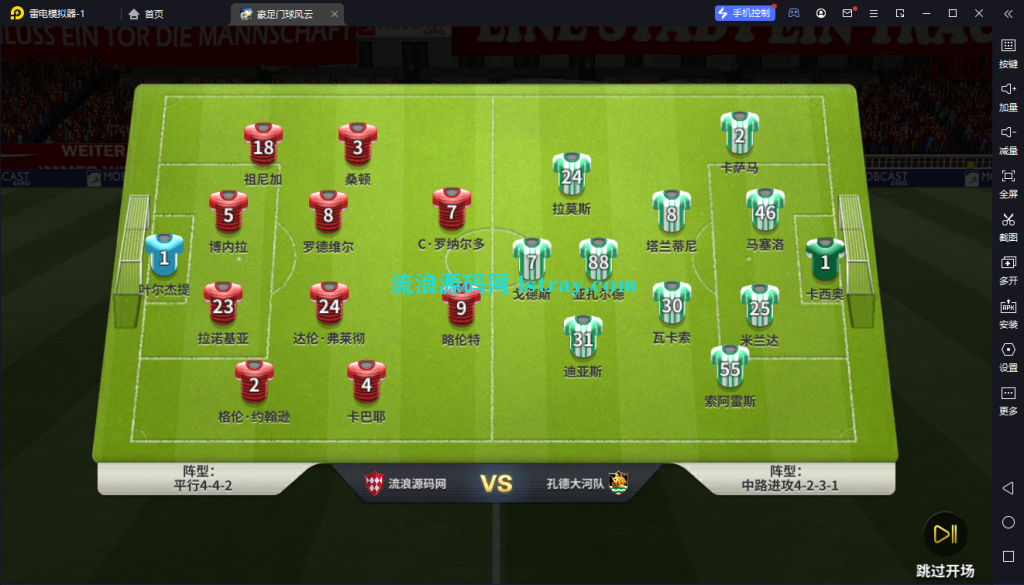Minimize the emulator window

tap(927, 13)
